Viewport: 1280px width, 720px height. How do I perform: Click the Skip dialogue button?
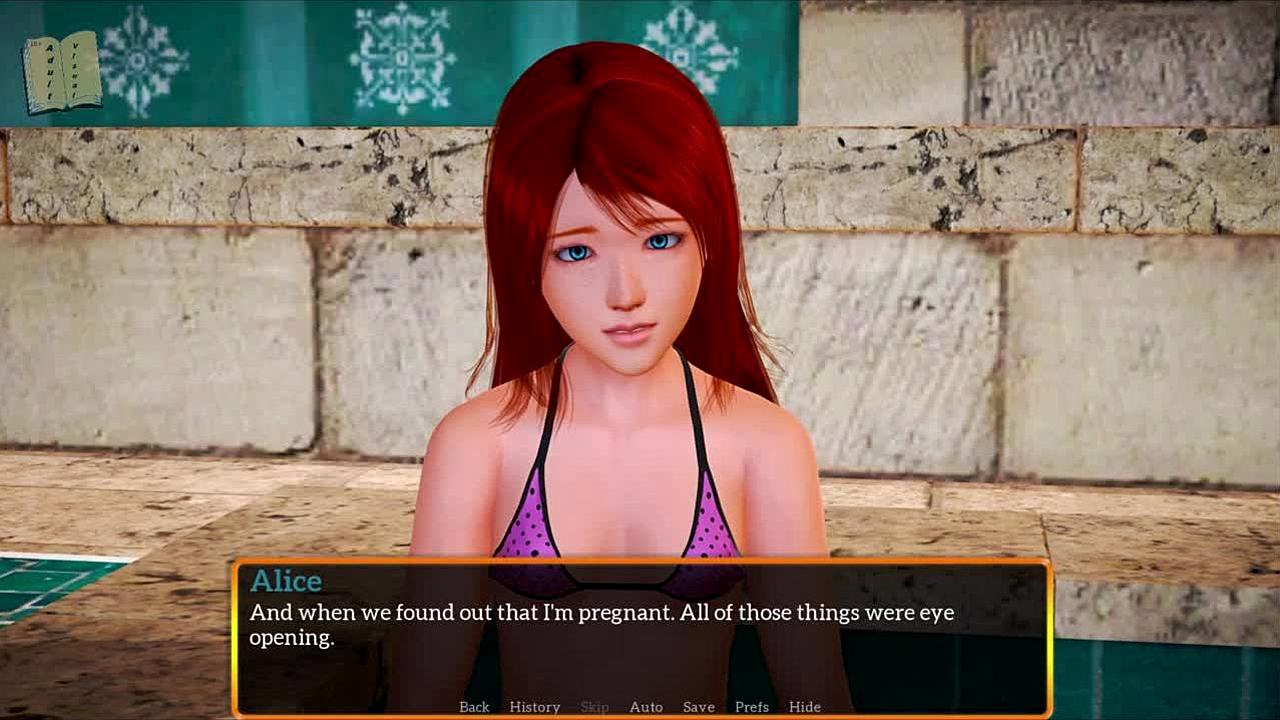594,707
